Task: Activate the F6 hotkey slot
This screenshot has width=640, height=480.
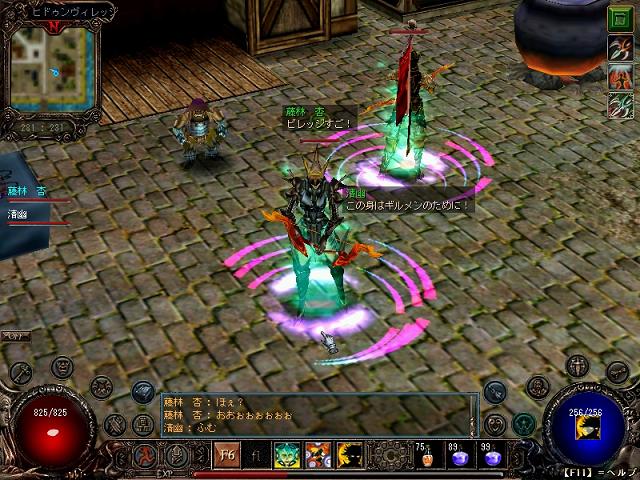Action: point(226,454)
